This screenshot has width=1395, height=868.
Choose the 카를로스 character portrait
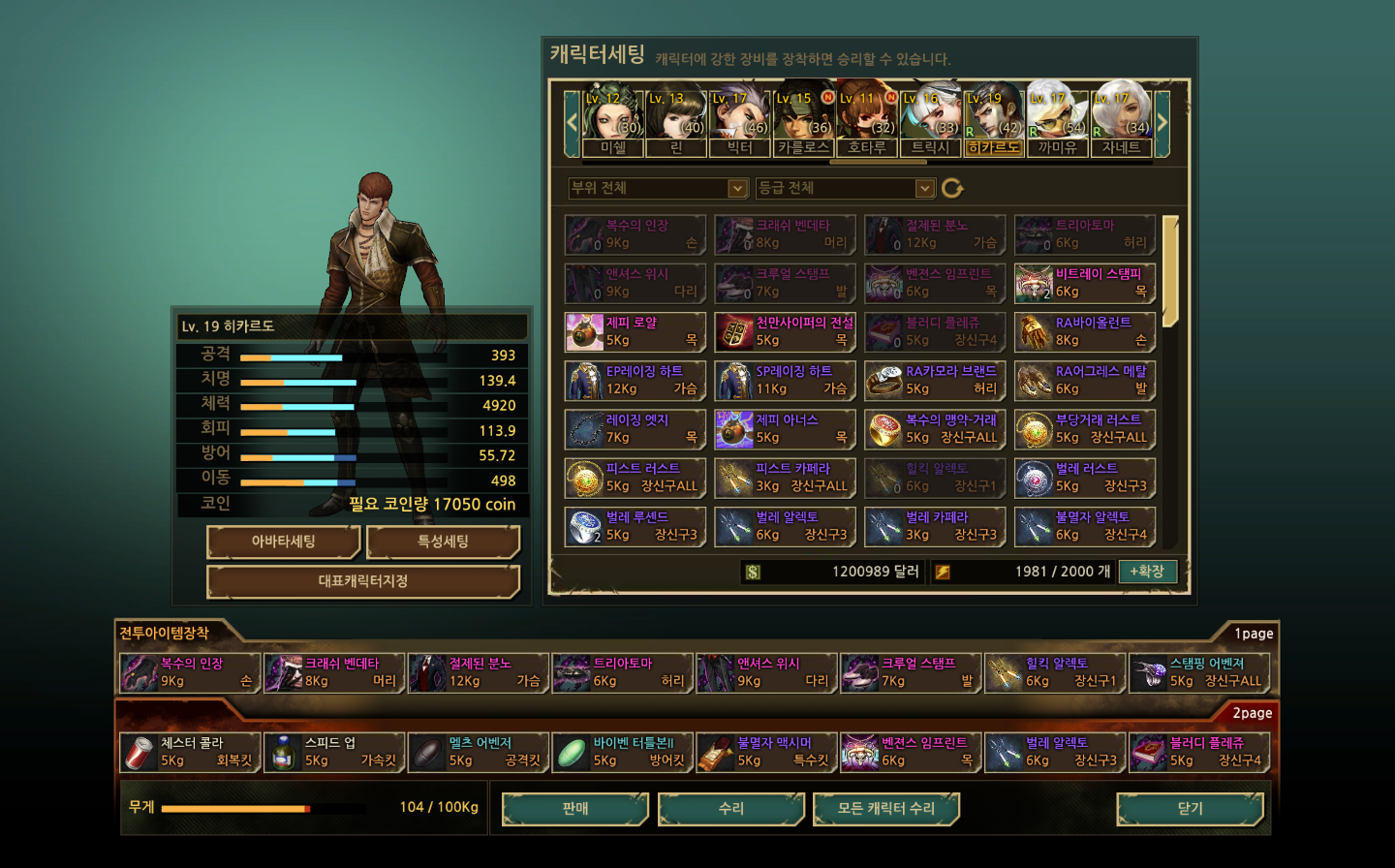point(803,120)
